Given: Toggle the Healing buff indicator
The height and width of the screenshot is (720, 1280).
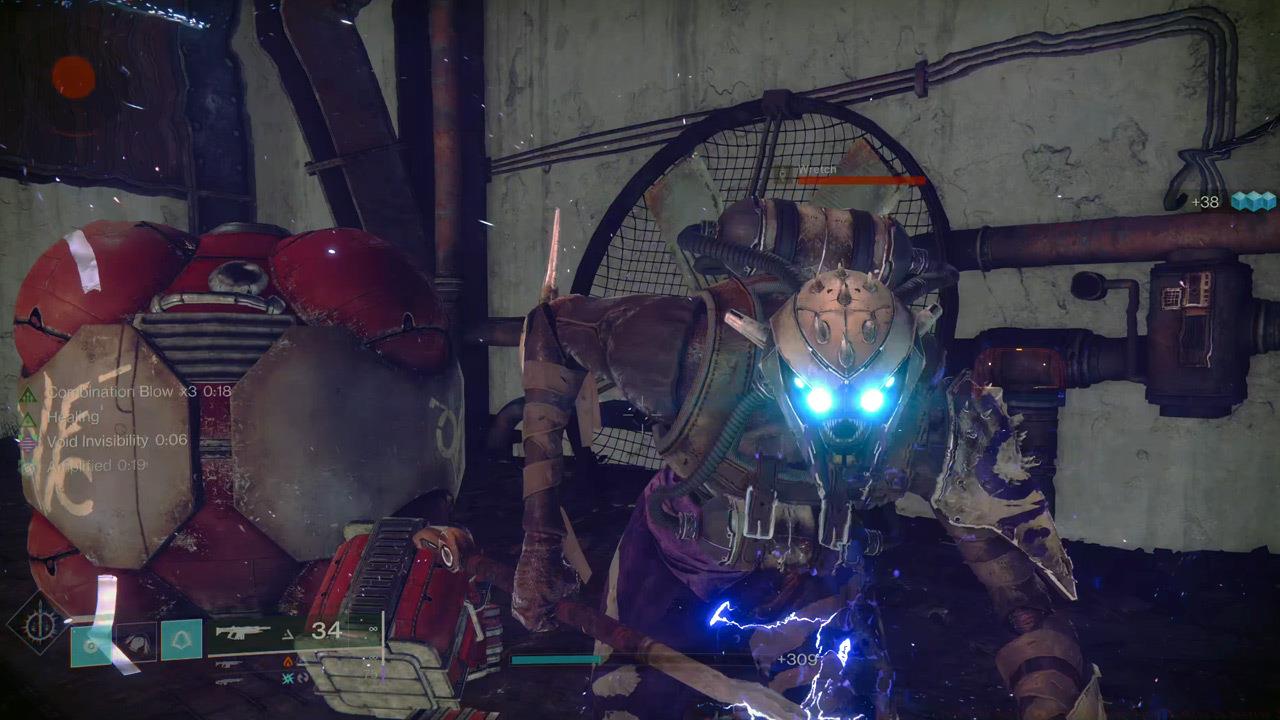Looking at the screenshot, I should coord(73,418).
